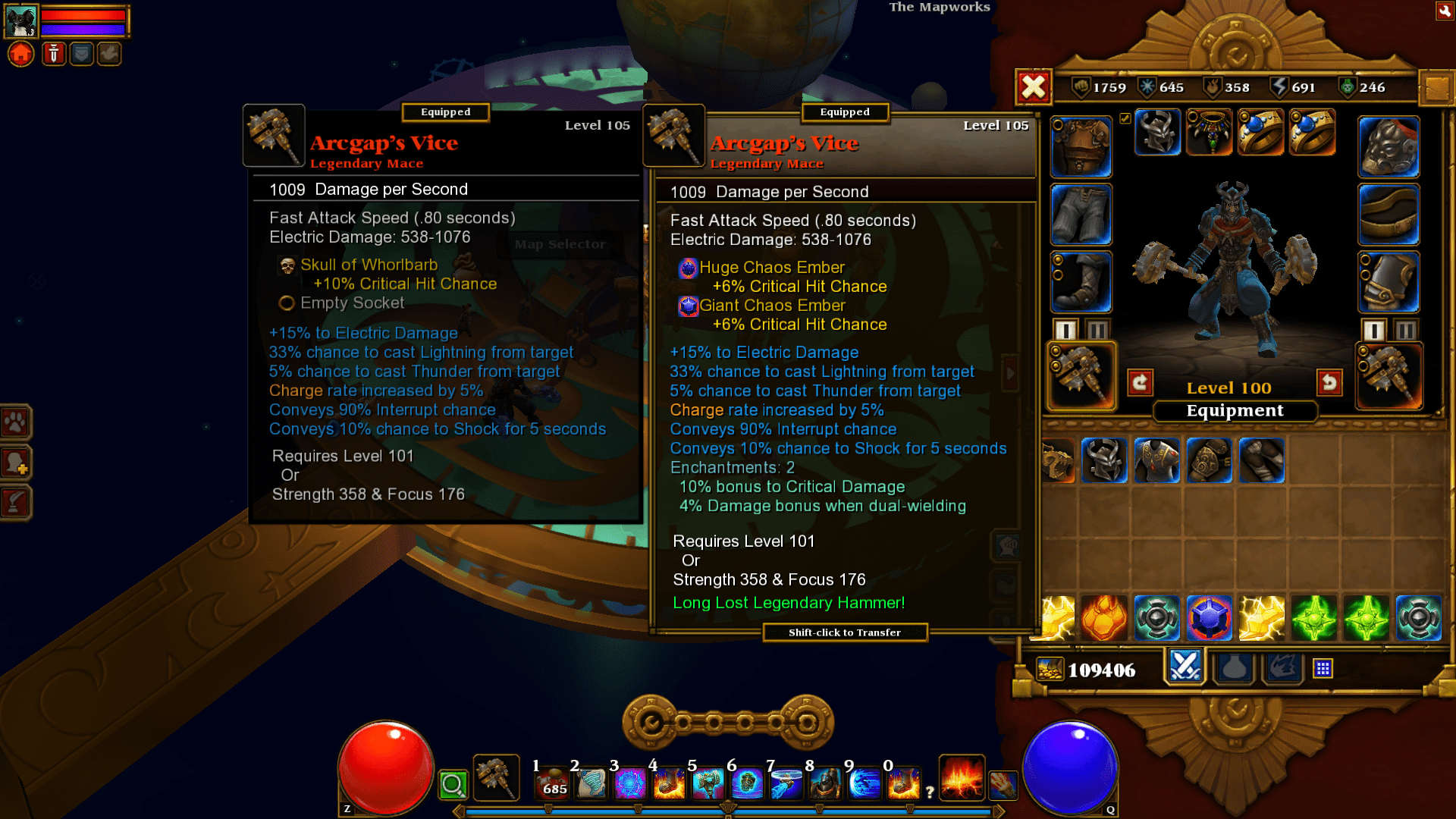
Task: Switch to weapon set II beside character model
Action: (x=1098, y=329)
